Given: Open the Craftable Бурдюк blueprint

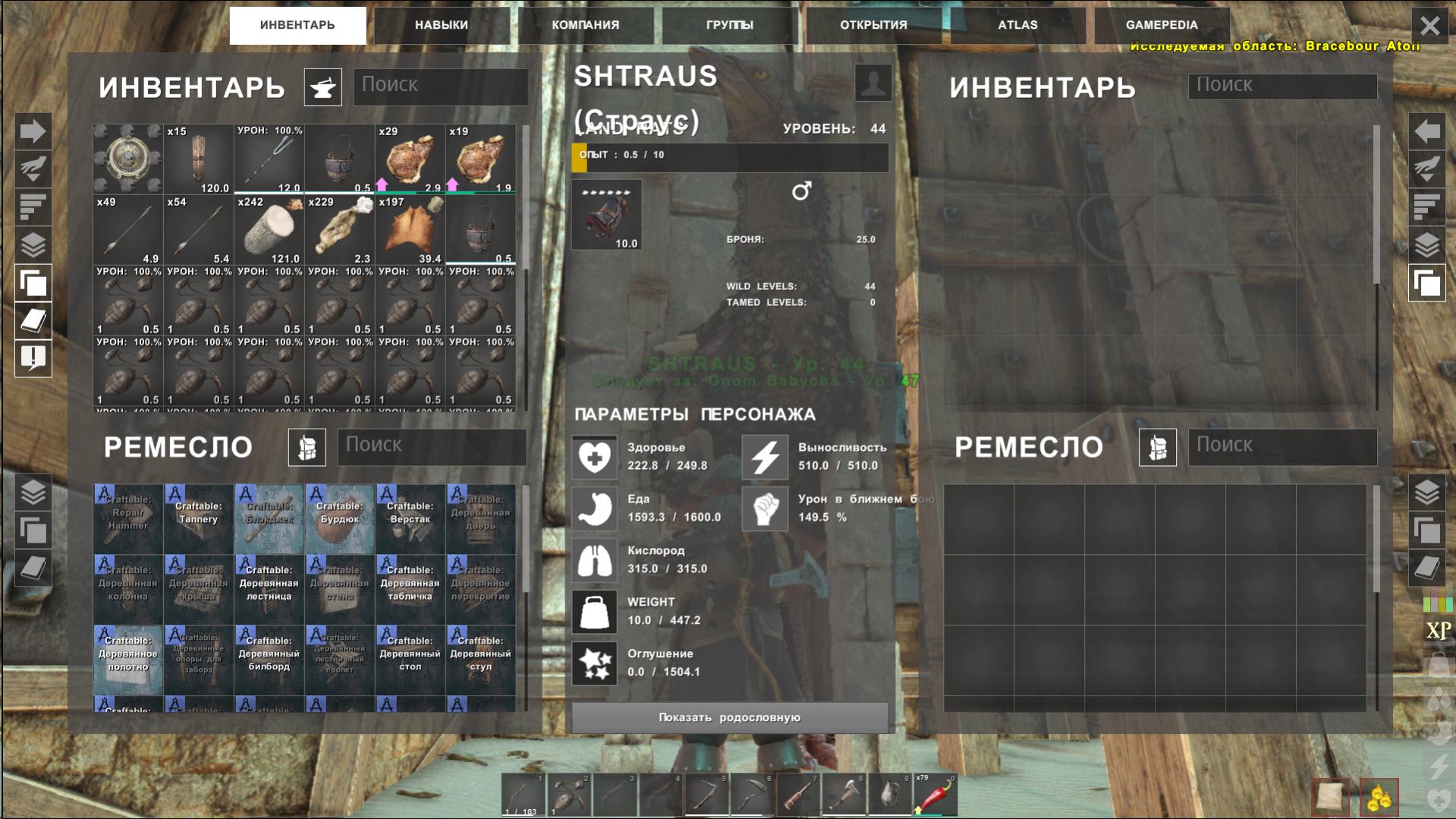Looking at the screenshot, I should click(x=339, y=518).
